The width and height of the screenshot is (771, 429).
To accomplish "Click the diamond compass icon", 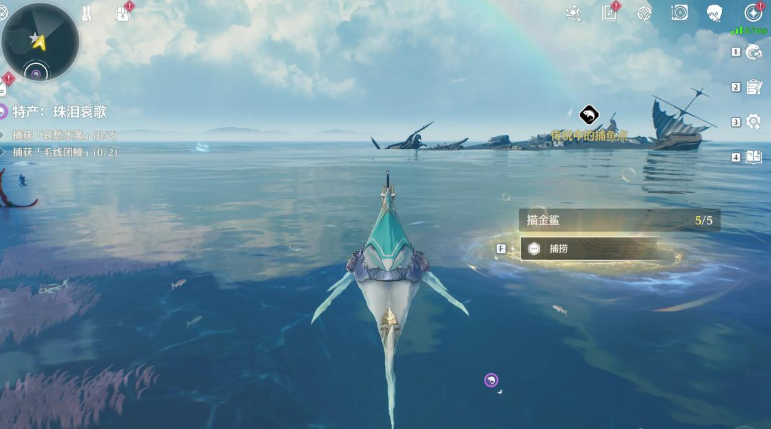I will [x=645, y=13].
